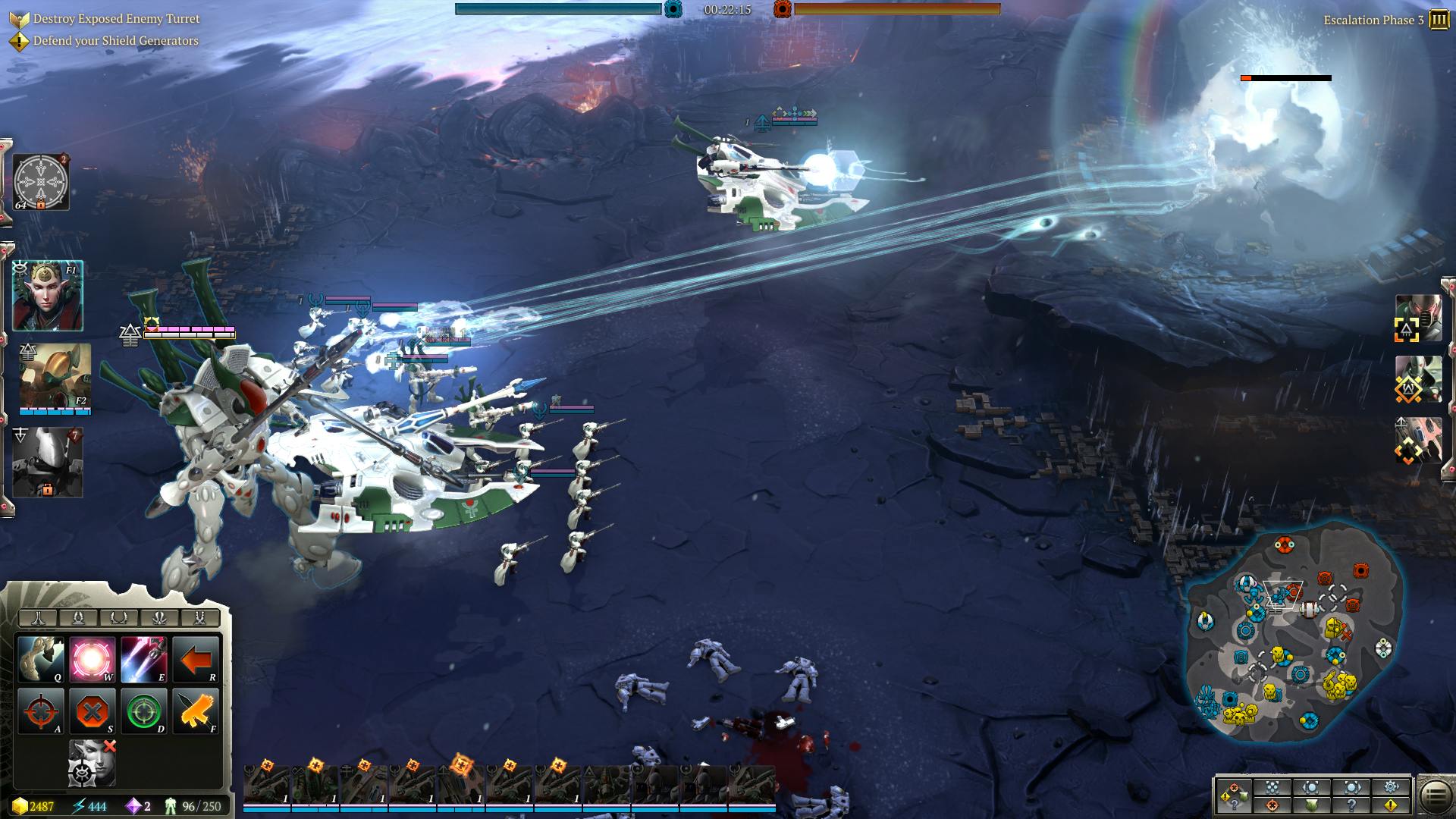Image resolution: width=1456 pixels, height=819 pixels.
Task: Select the F1 elf hero portrait
Action: [47, 296]
